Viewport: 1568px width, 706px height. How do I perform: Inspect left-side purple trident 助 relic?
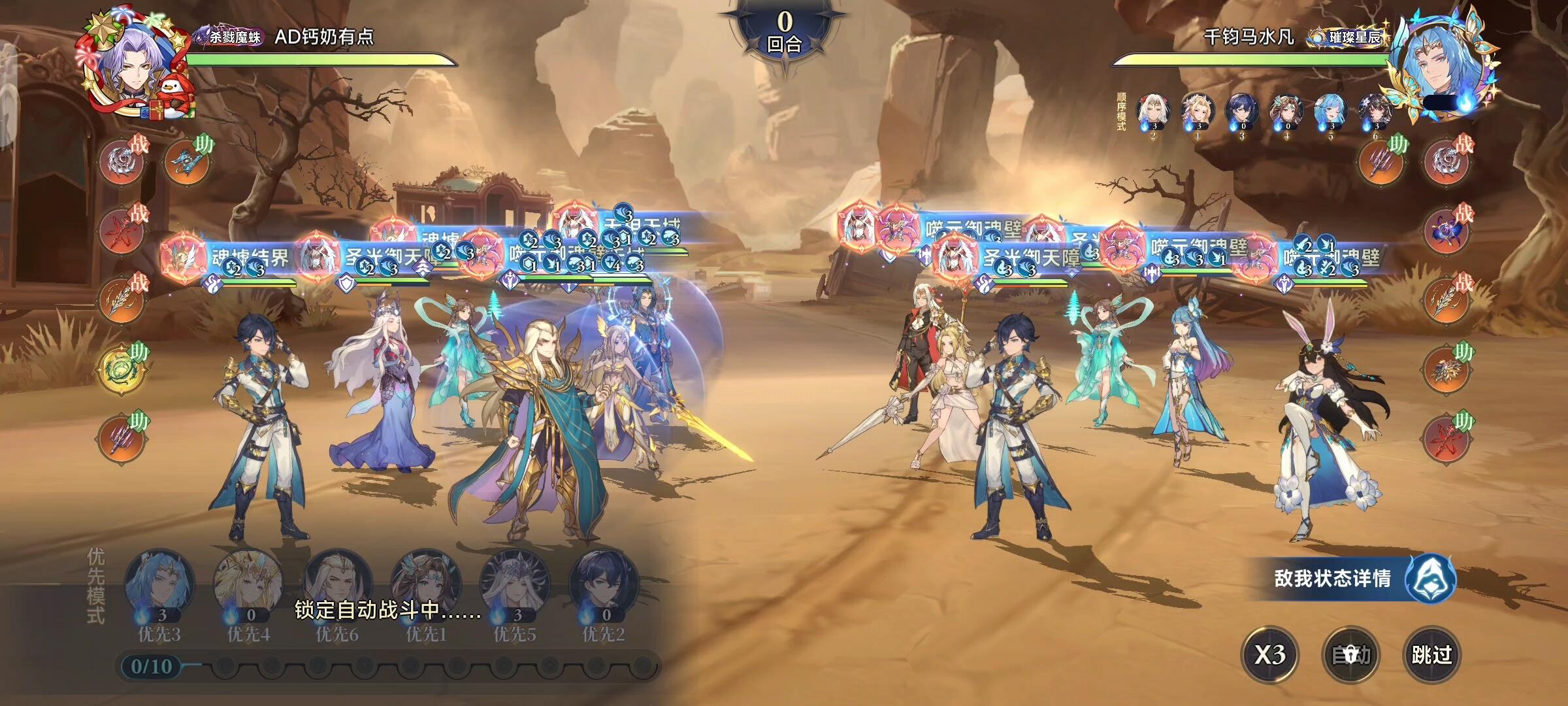(x=123, y=439)
